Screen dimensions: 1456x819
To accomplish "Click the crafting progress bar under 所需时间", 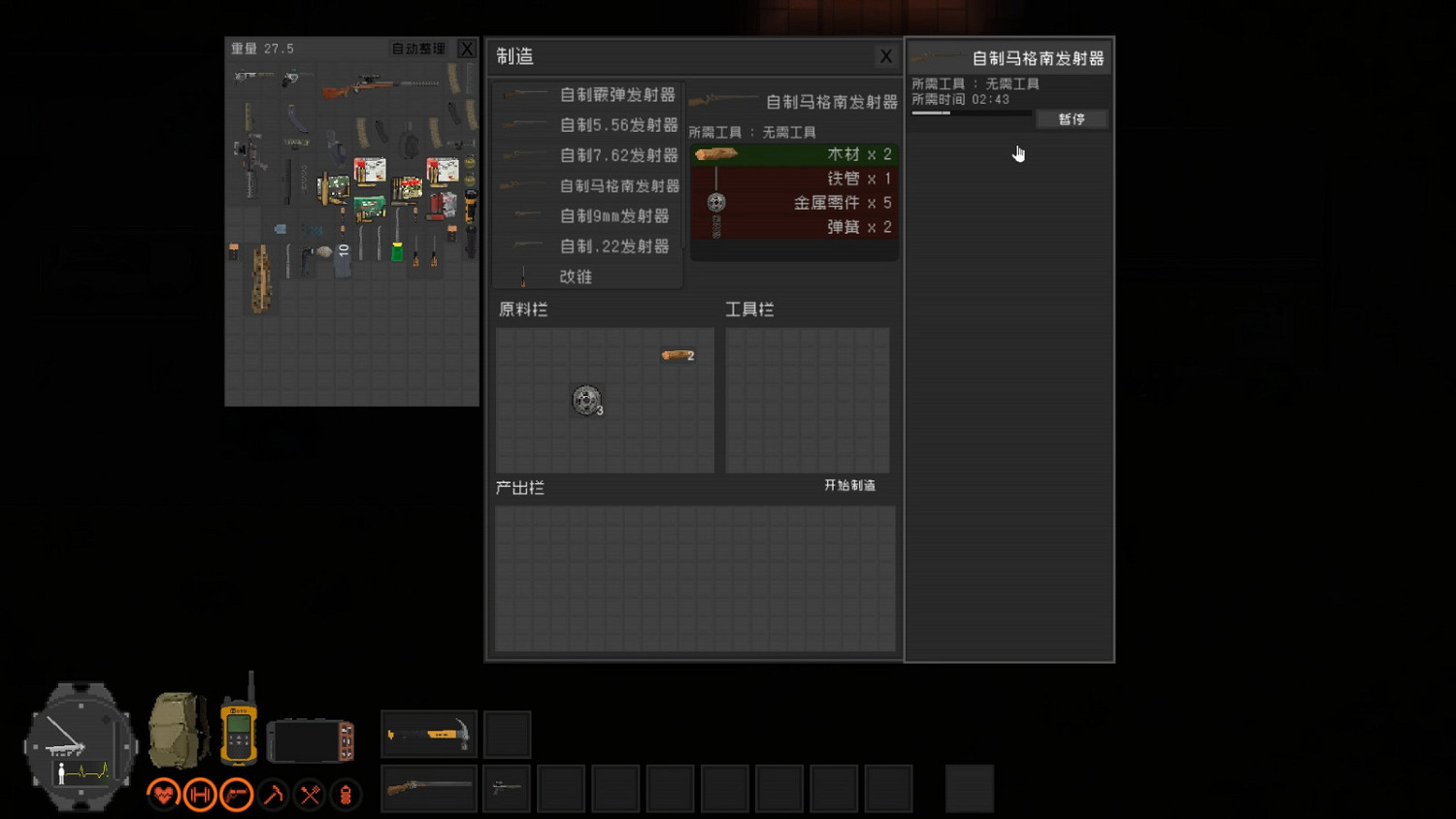I will pyautogui.click(x=971, y=113).
